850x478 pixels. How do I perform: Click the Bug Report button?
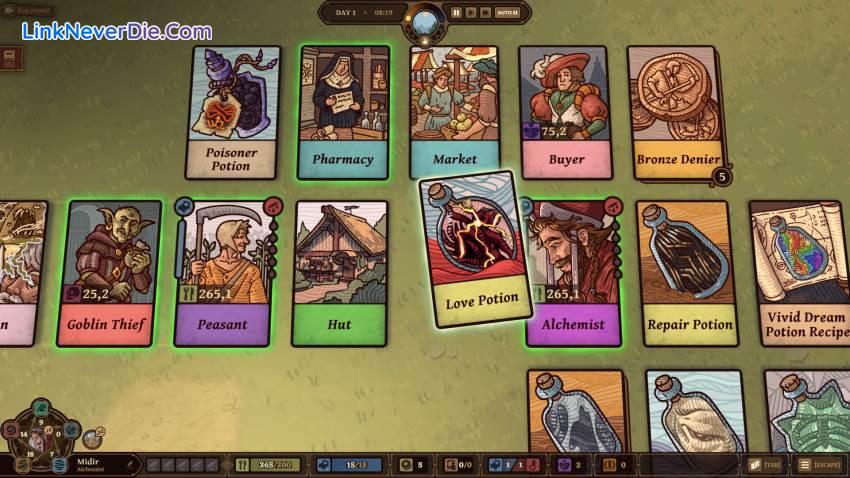[33, 9]
